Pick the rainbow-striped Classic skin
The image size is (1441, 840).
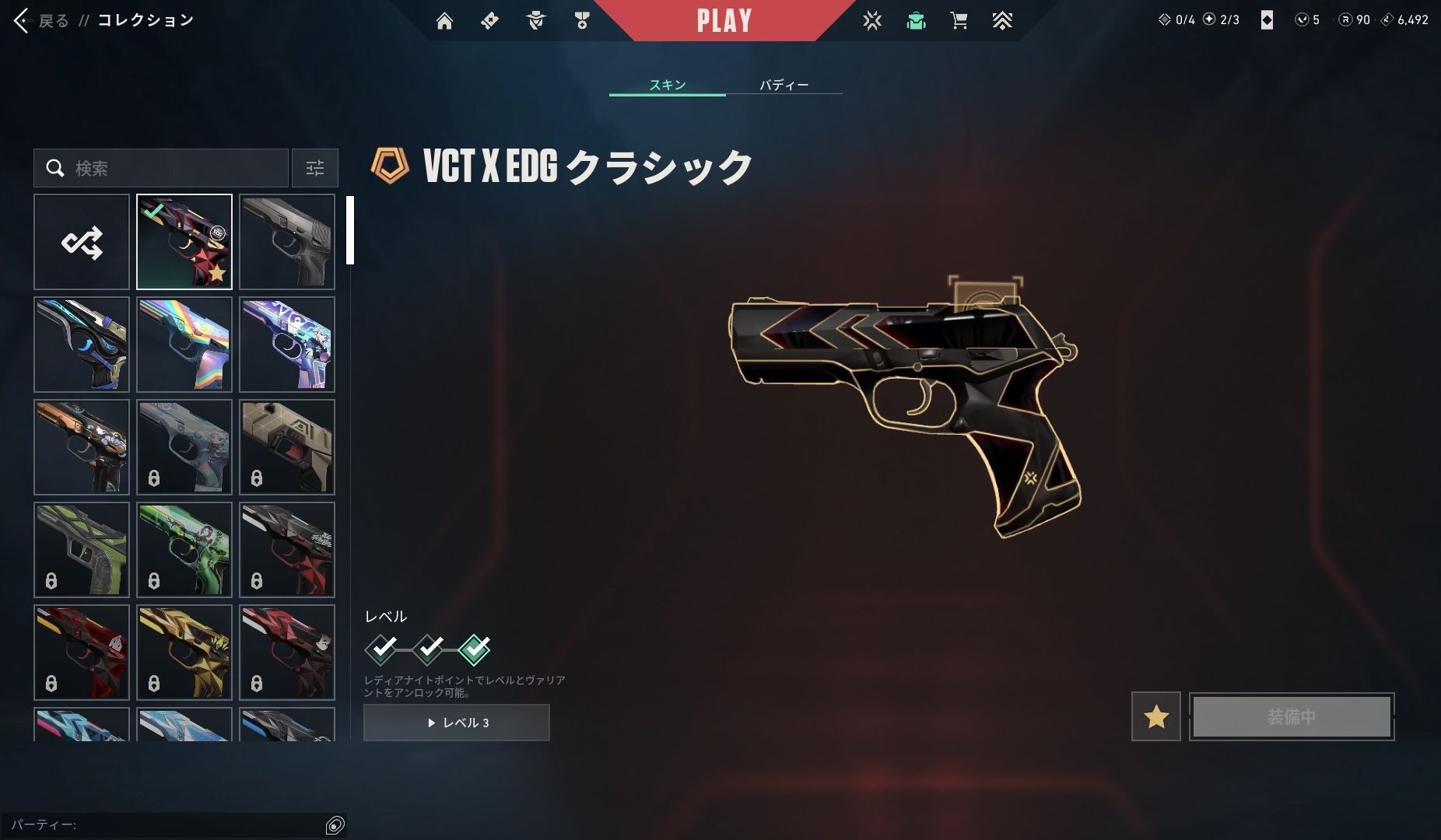[x=184, y=345]
